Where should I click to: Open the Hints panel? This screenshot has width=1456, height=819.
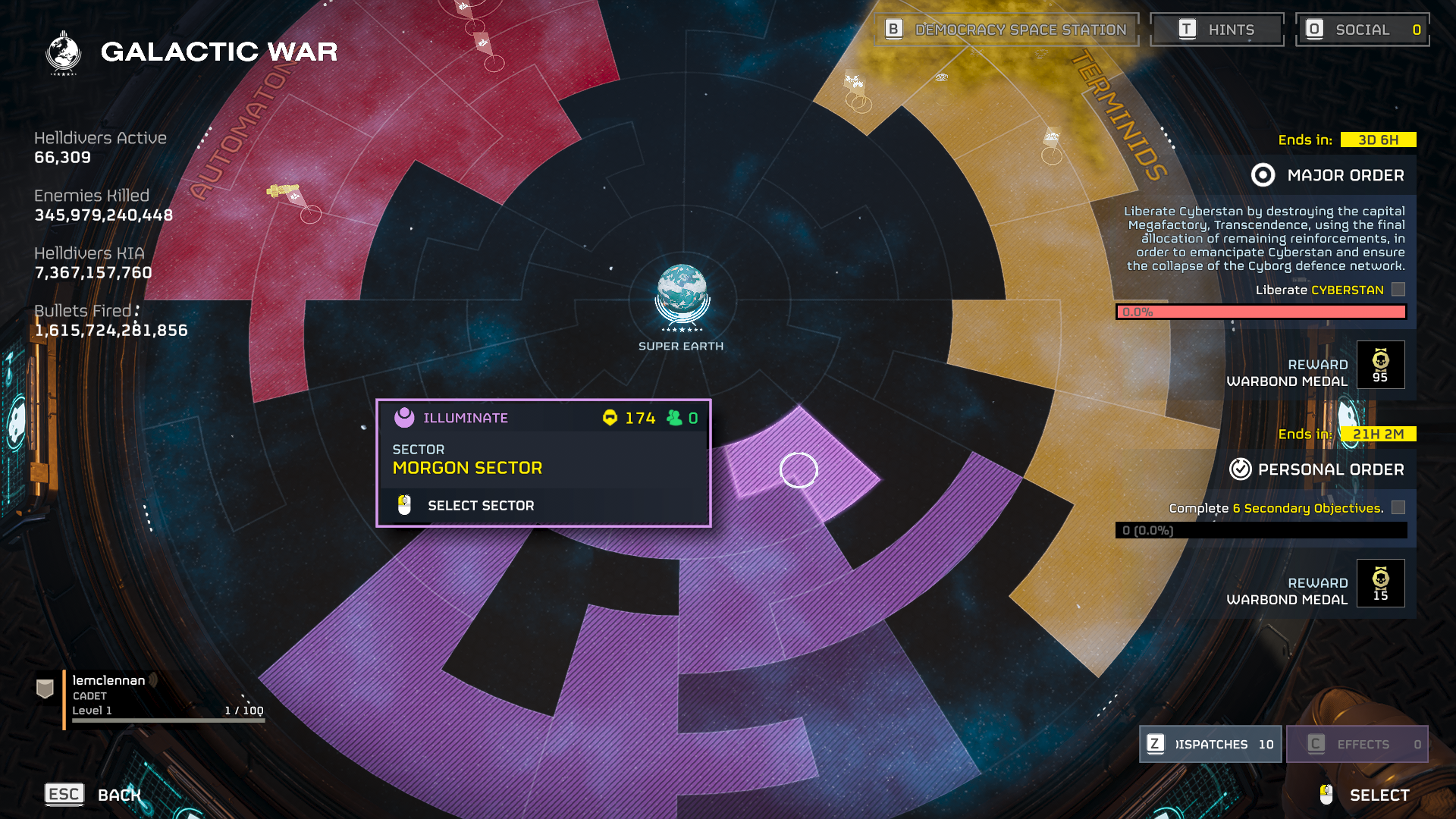click(x=1216, y=30)
